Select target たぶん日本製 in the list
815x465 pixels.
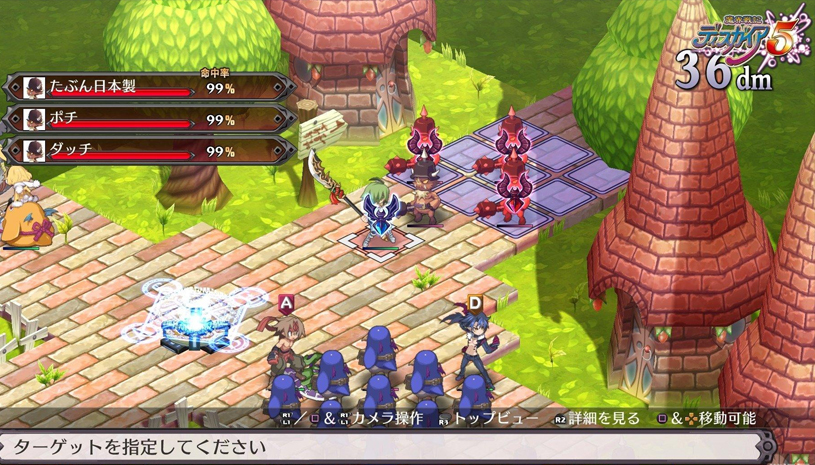tap(150, 89)
